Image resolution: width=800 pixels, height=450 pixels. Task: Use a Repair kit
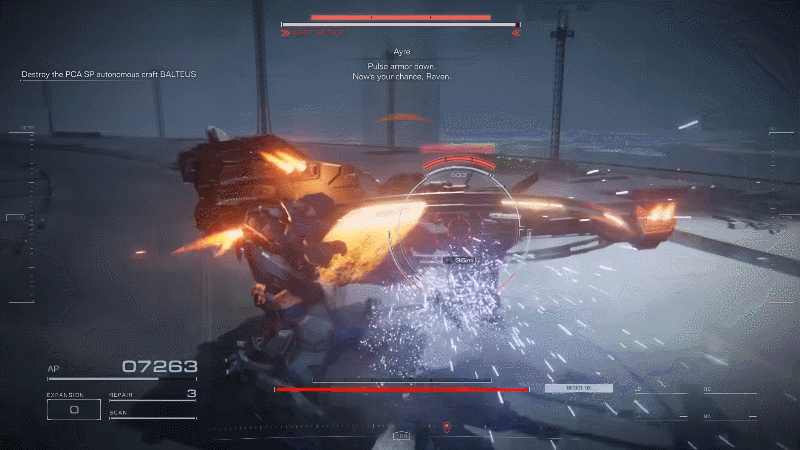[152, 395]
